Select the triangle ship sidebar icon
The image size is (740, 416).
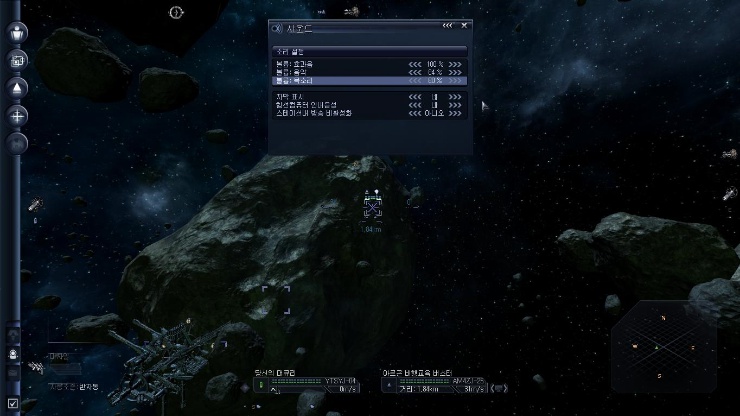[18, 88]
